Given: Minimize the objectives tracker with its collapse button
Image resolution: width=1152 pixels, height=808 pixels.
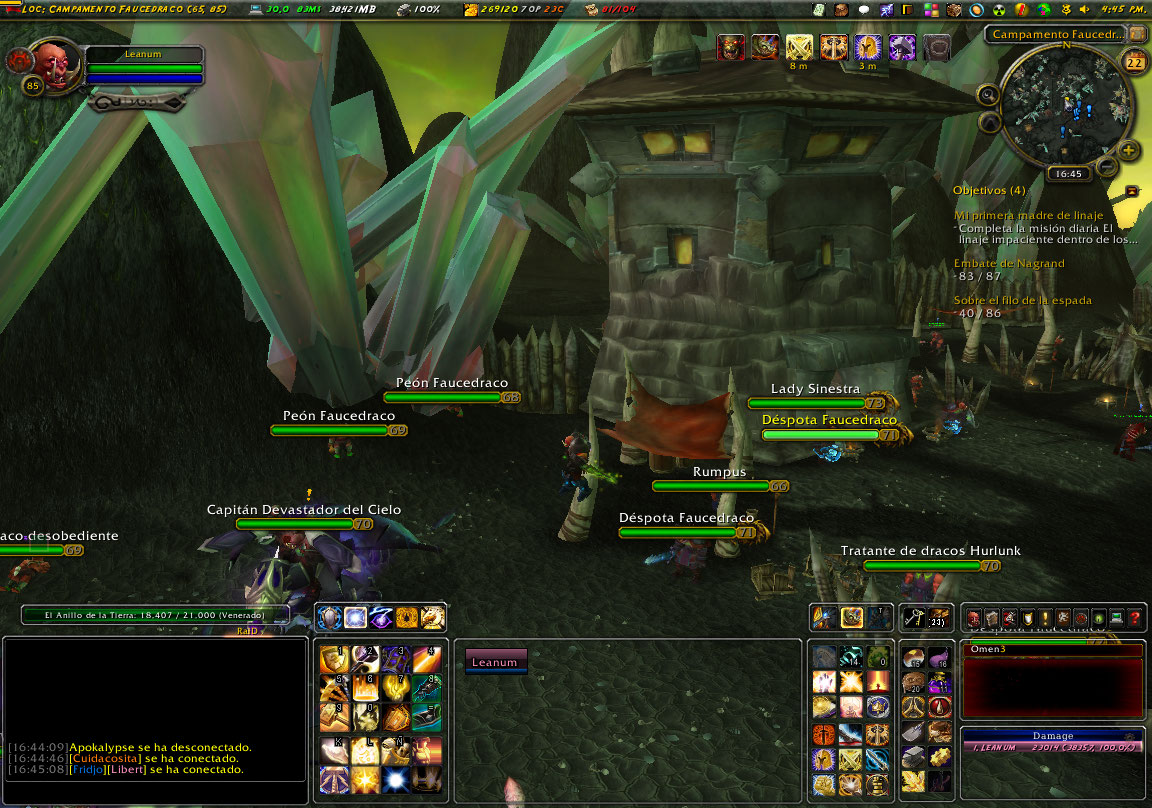Looking at the screenshot, I should click(x=1132, y=190).
